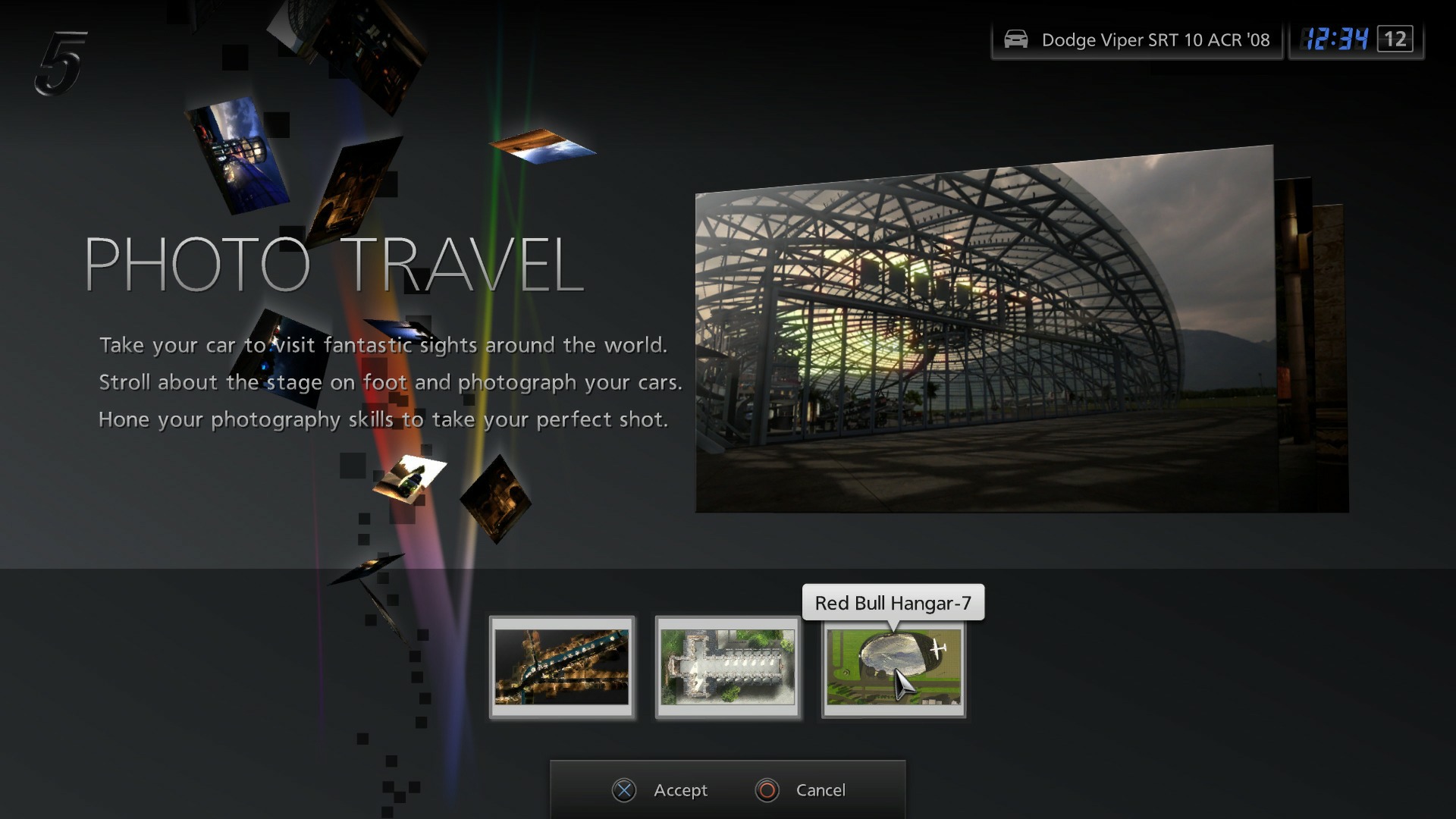Select the X Accept button icon
The height and width of the screenshot is (819, 1456).
click(x=624, y=790)
